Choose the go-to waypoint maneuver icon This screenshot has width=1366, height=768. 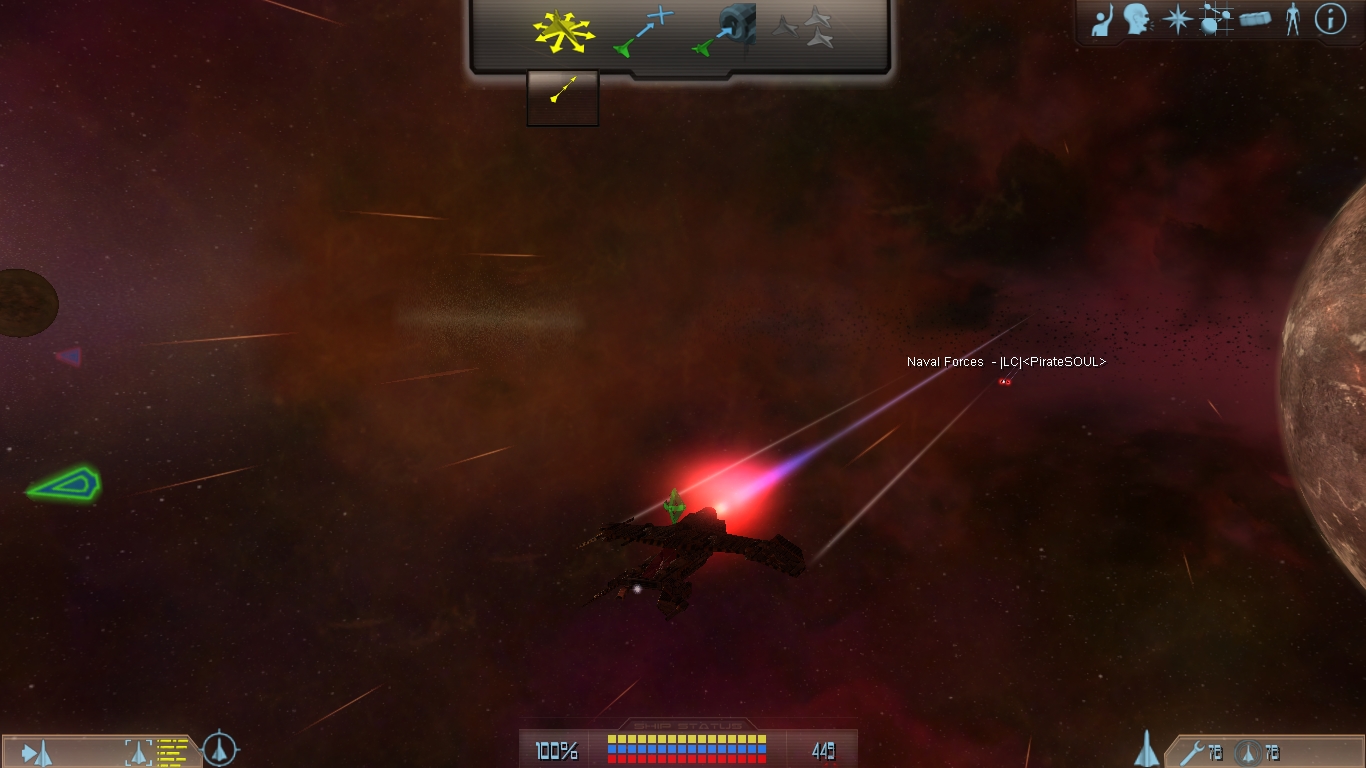tap(644, 31)
